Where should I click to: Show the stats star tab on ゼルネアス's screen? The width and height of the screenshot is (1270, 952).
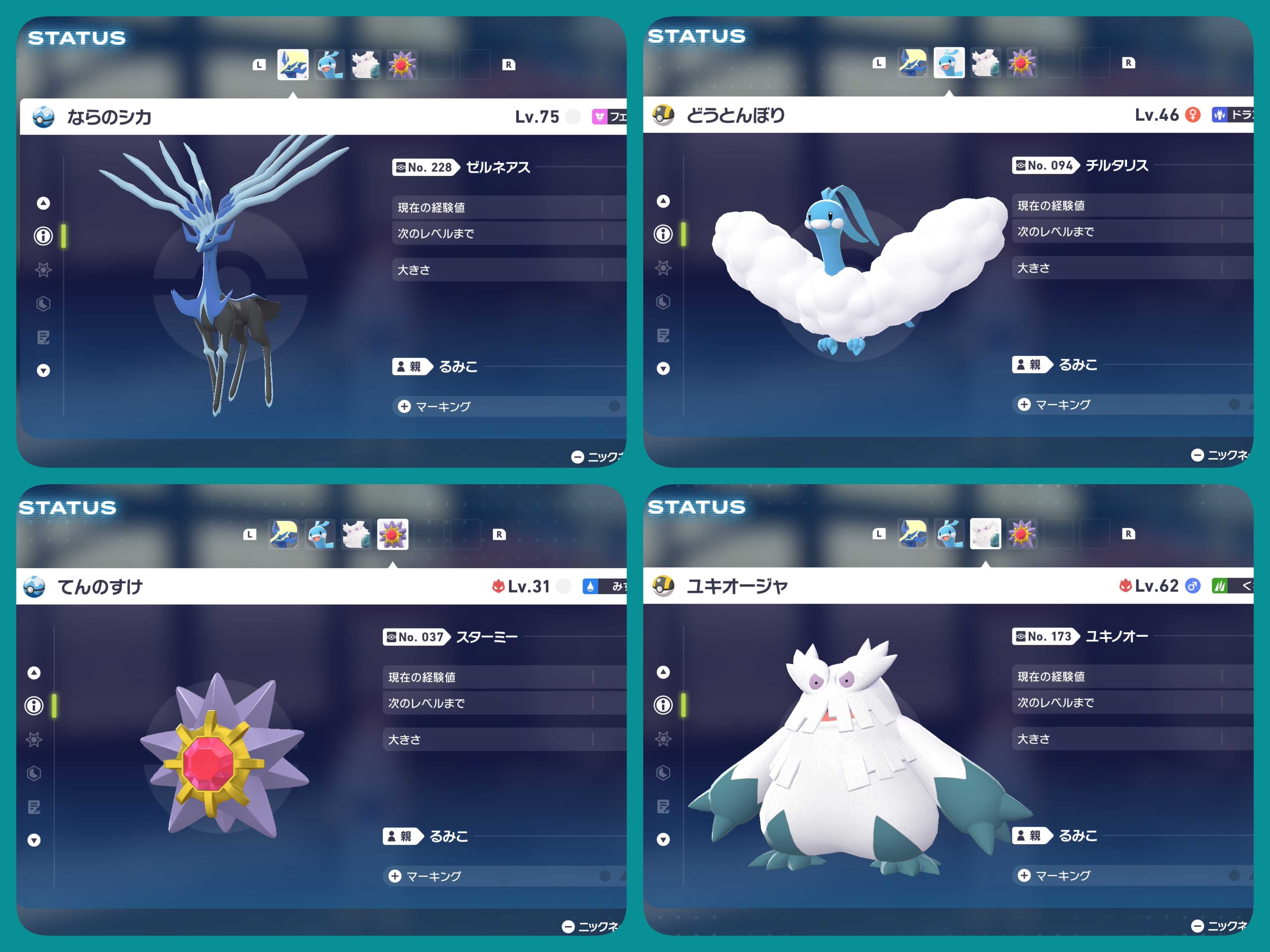pos(43,270)
